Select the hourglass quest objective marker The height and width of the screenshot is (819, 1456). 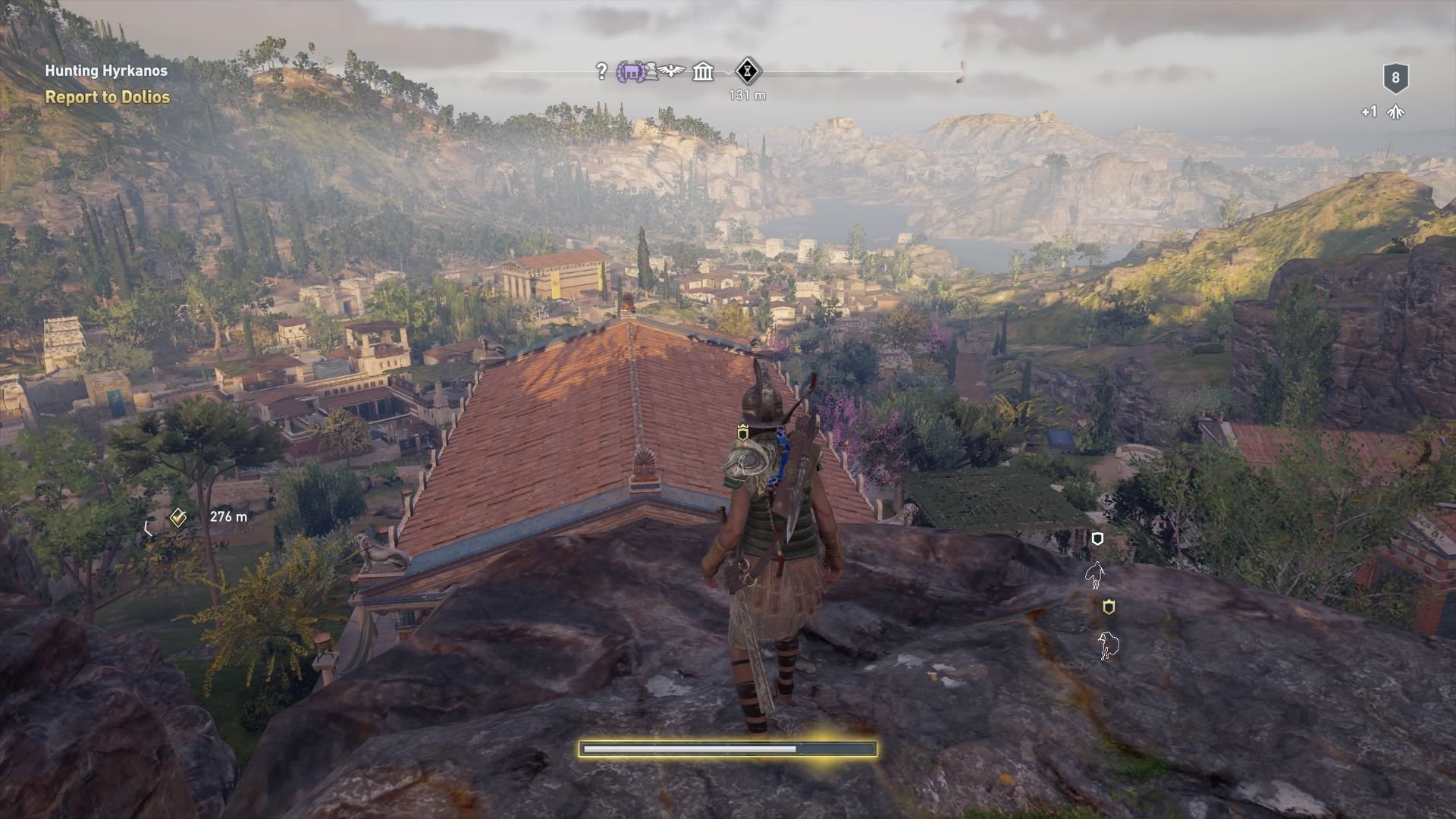pyautogui.click(x=745, y=71)
